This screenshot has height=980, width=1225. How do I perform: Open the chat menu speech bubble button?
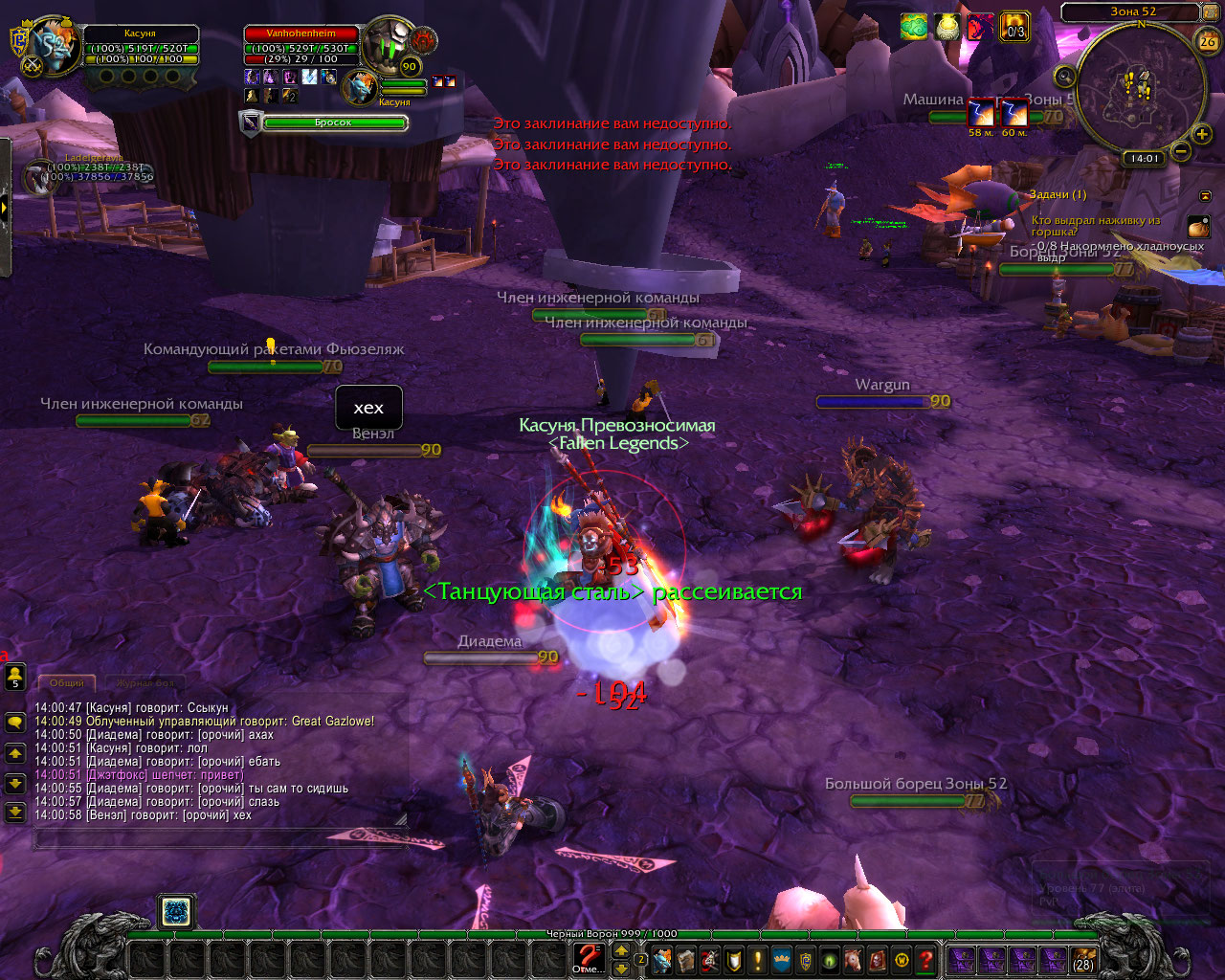[15, 723]
